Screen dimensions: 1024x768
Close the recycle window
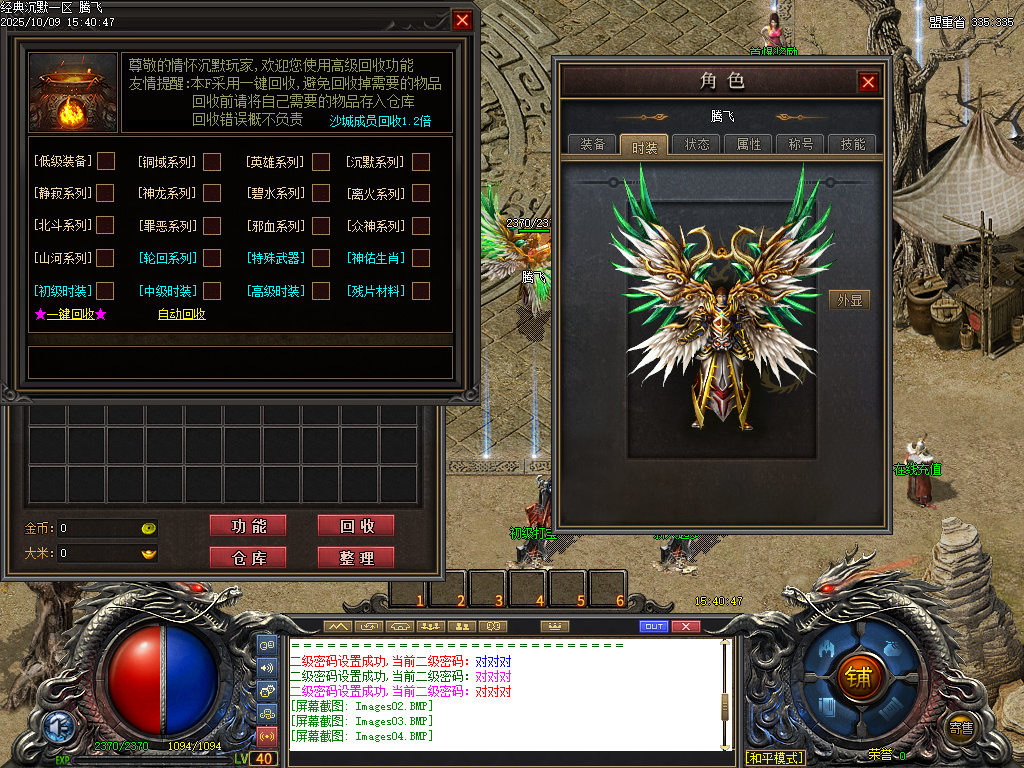point(462,20)
